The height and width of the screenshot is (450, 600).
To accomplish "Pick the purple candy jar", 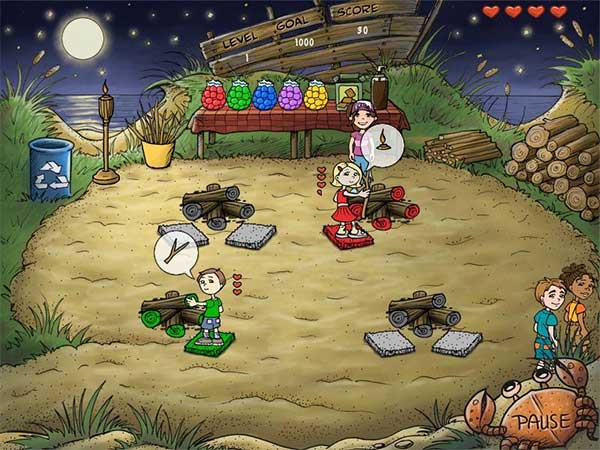I will coord(290,95).
